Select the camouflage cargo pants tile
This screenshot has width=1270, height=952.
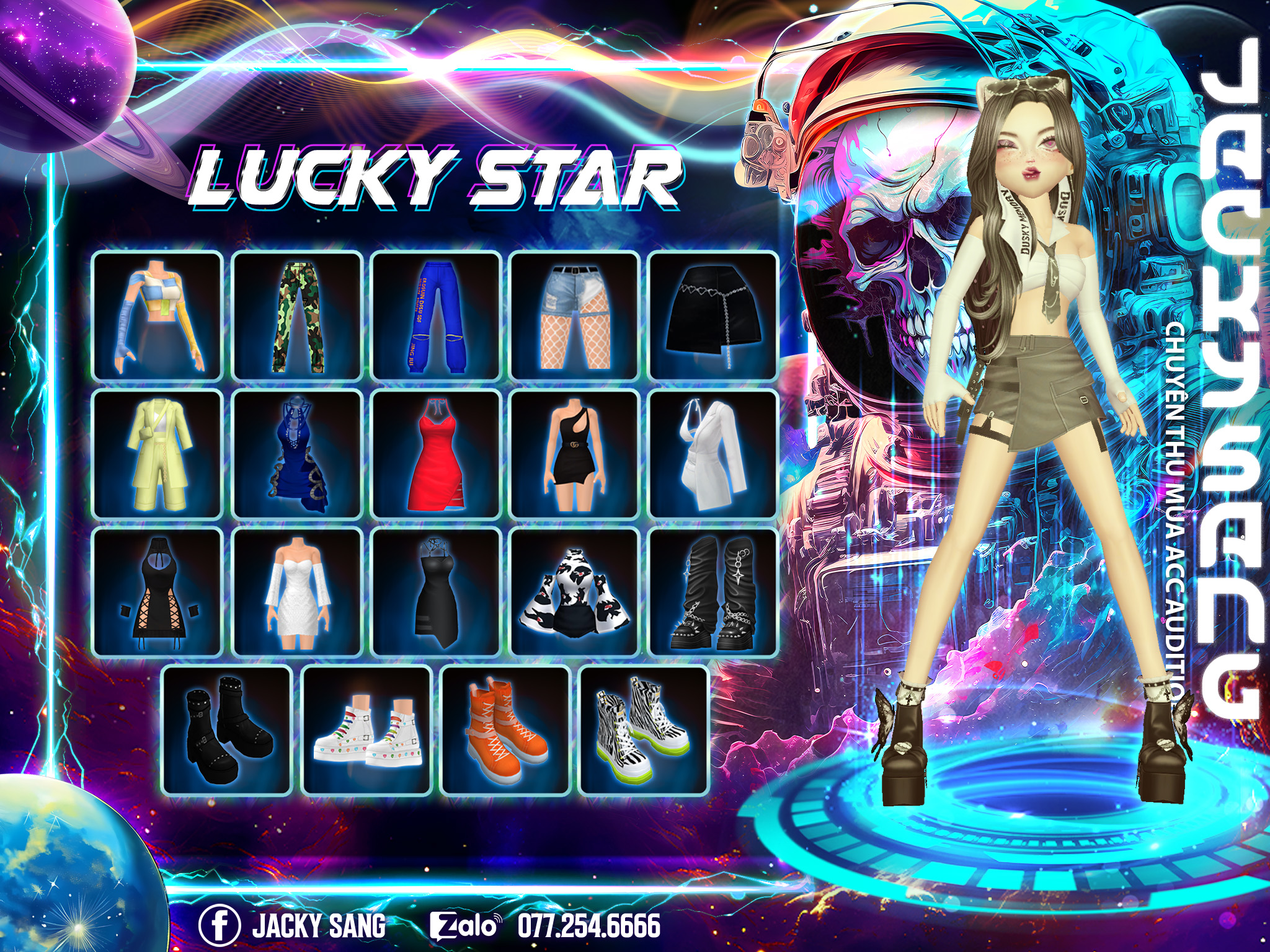[297, 315]
